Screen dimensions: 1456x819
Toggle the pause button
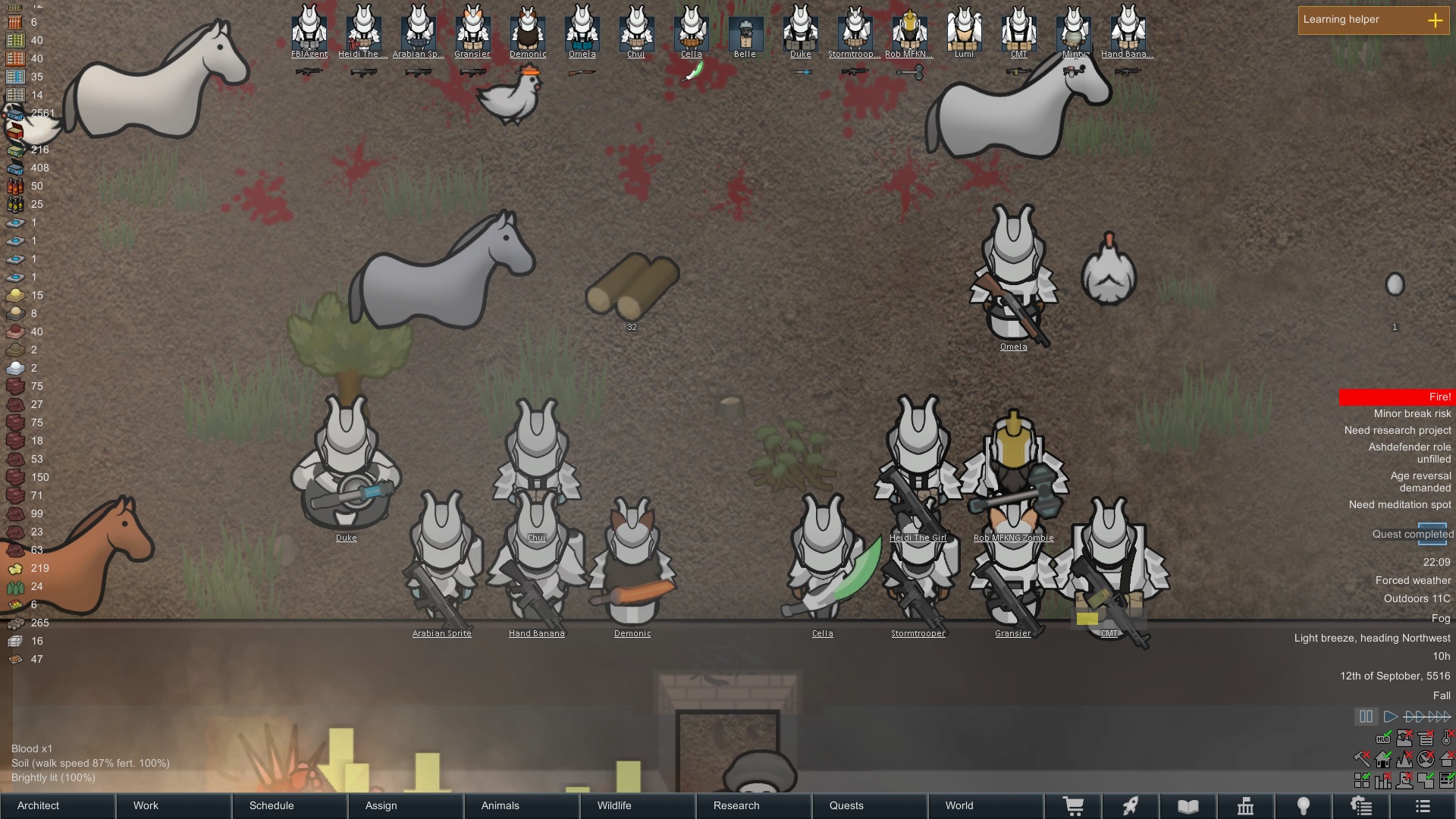point(1366,717)
